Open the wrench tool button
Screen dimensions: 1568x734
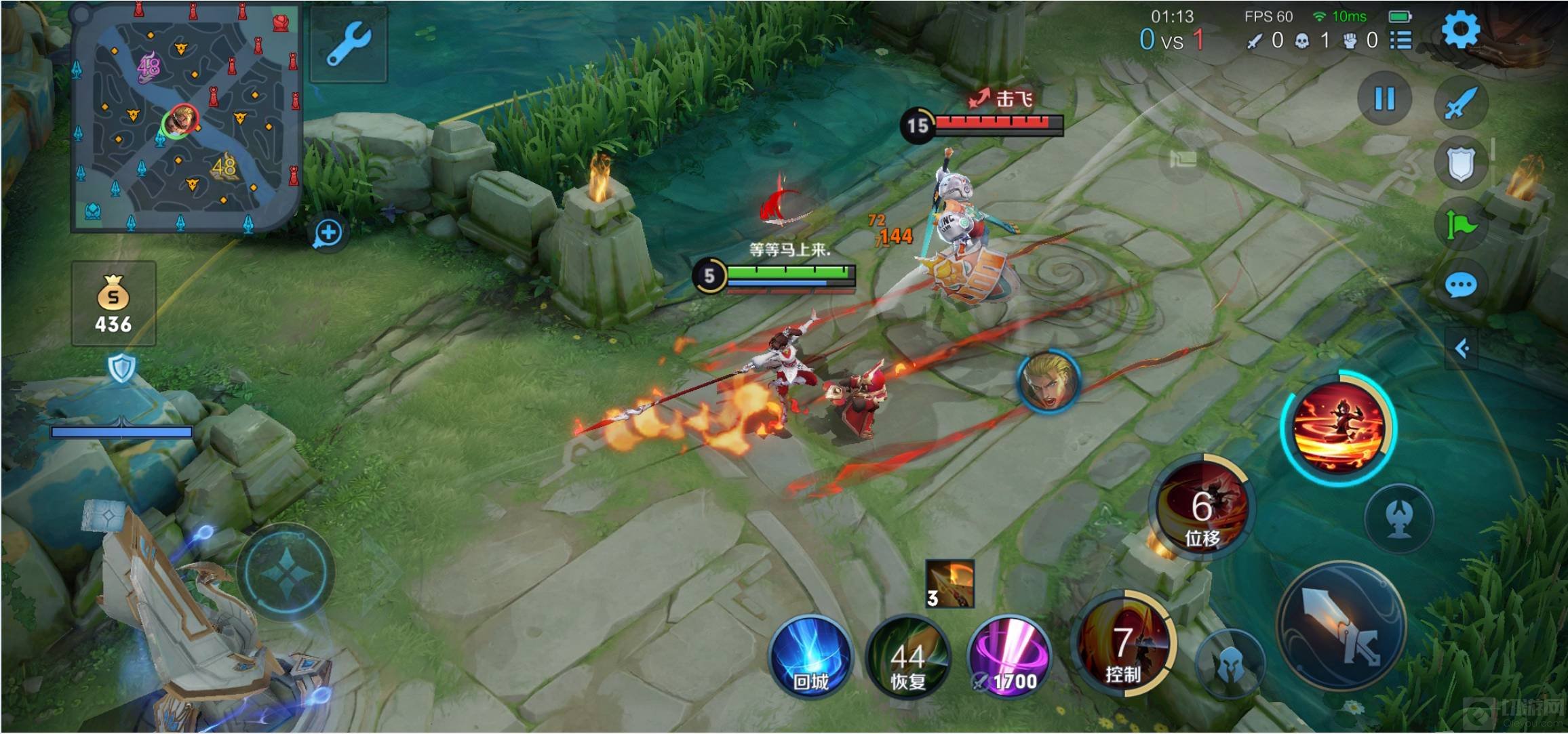point(349,45)
